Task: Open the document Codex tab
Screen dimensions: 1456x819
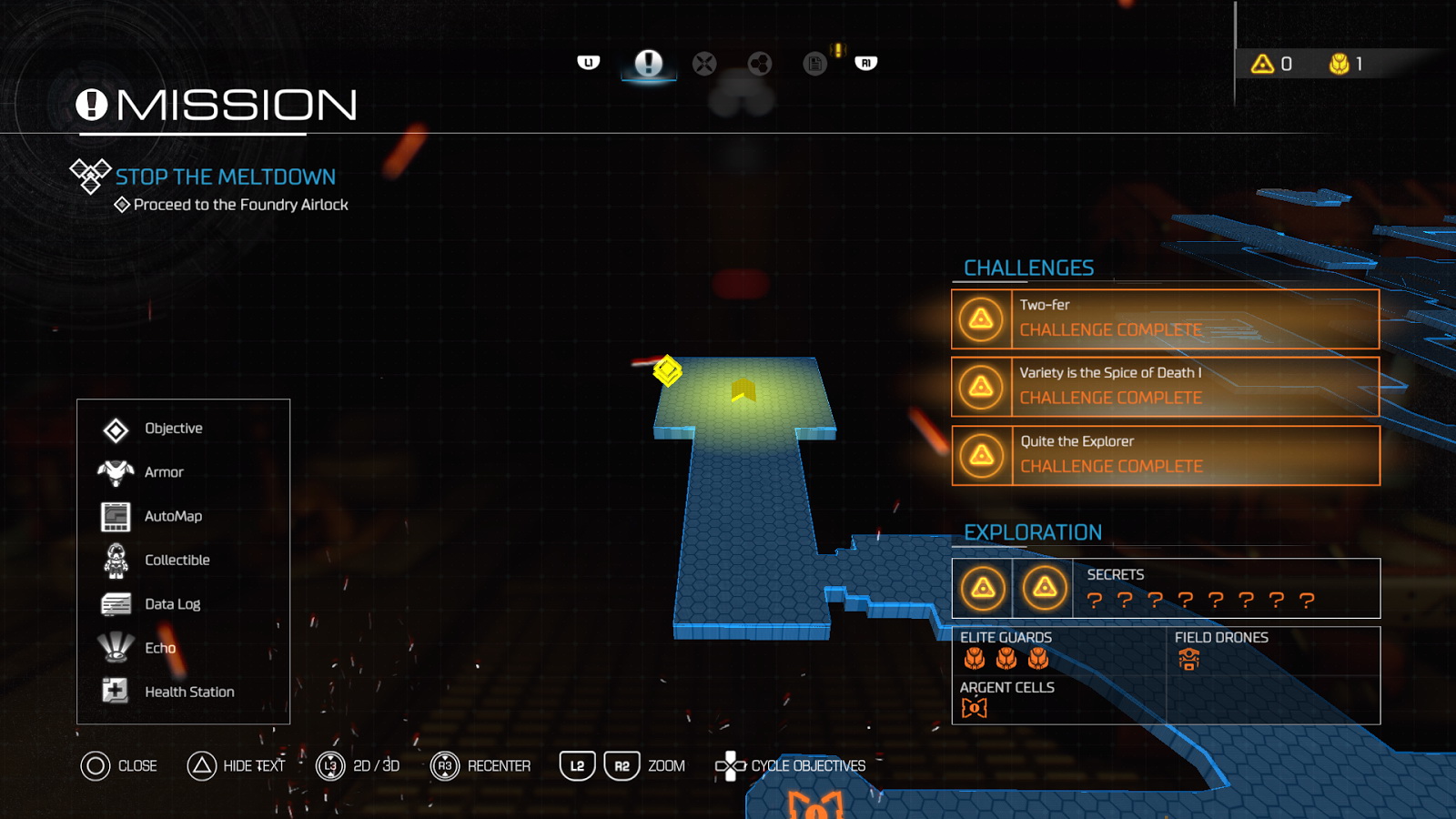Action: click(814, 64)
